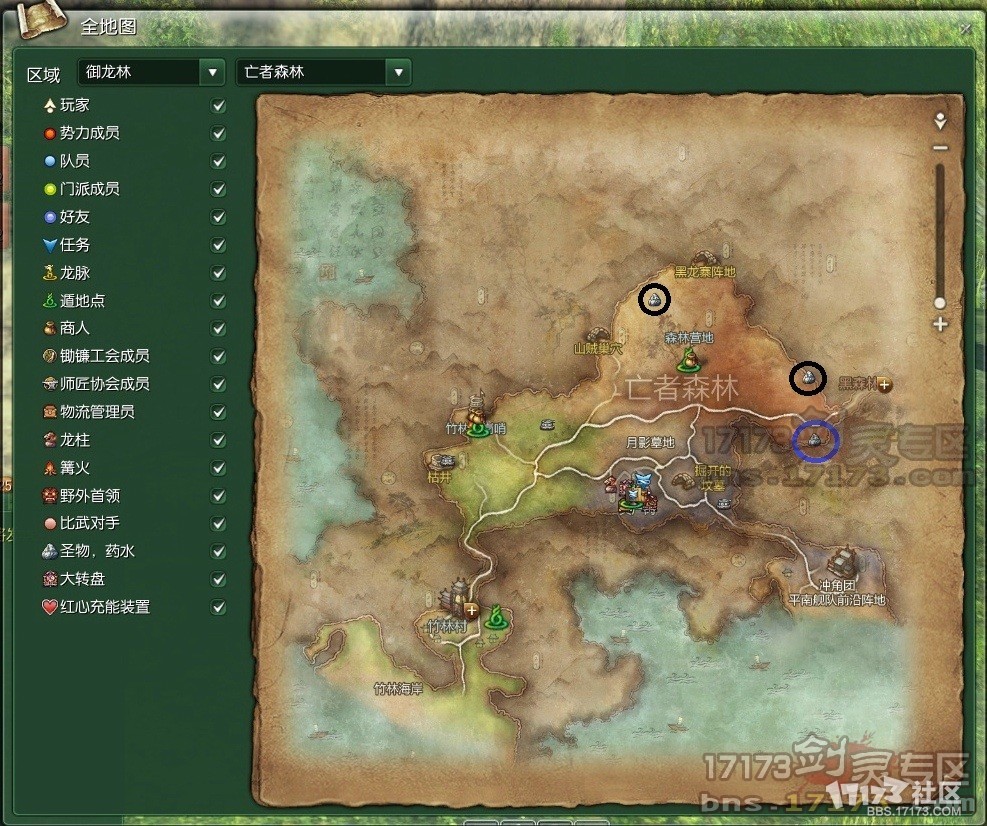Click the map zoom-out minus button
This screenshot has width=987, height=826.
(x=939, y=148)
